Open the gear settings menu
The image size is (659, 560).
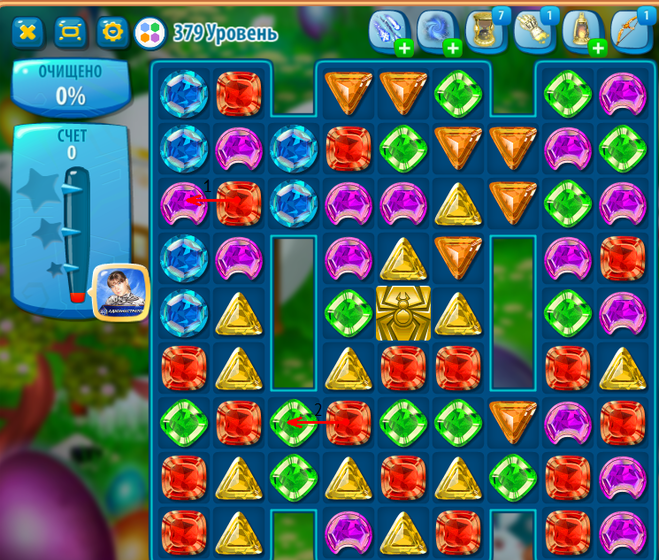click(112, 32)
